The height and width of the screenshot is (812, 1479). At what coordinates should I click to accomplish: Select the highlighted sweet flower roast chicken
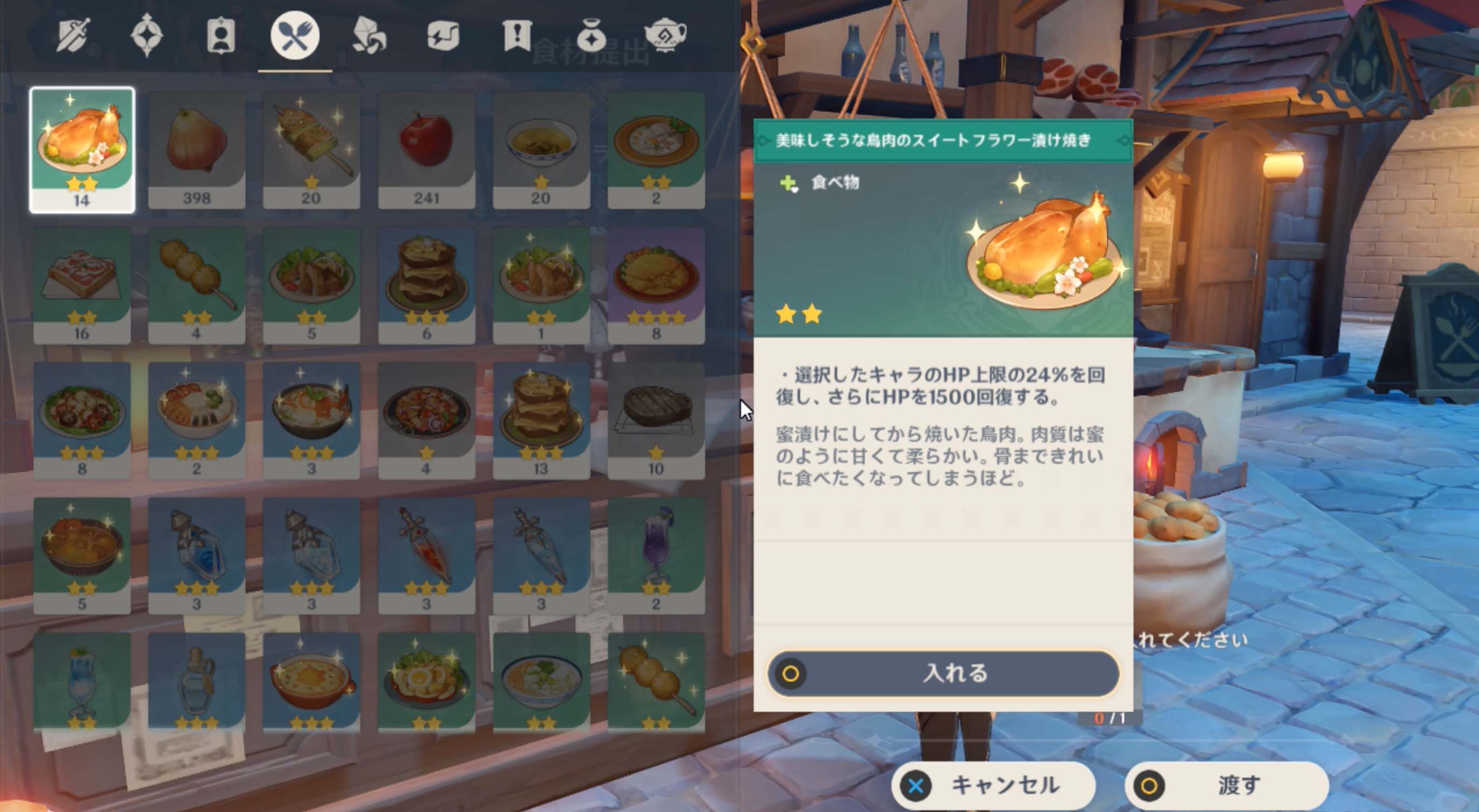83,146
